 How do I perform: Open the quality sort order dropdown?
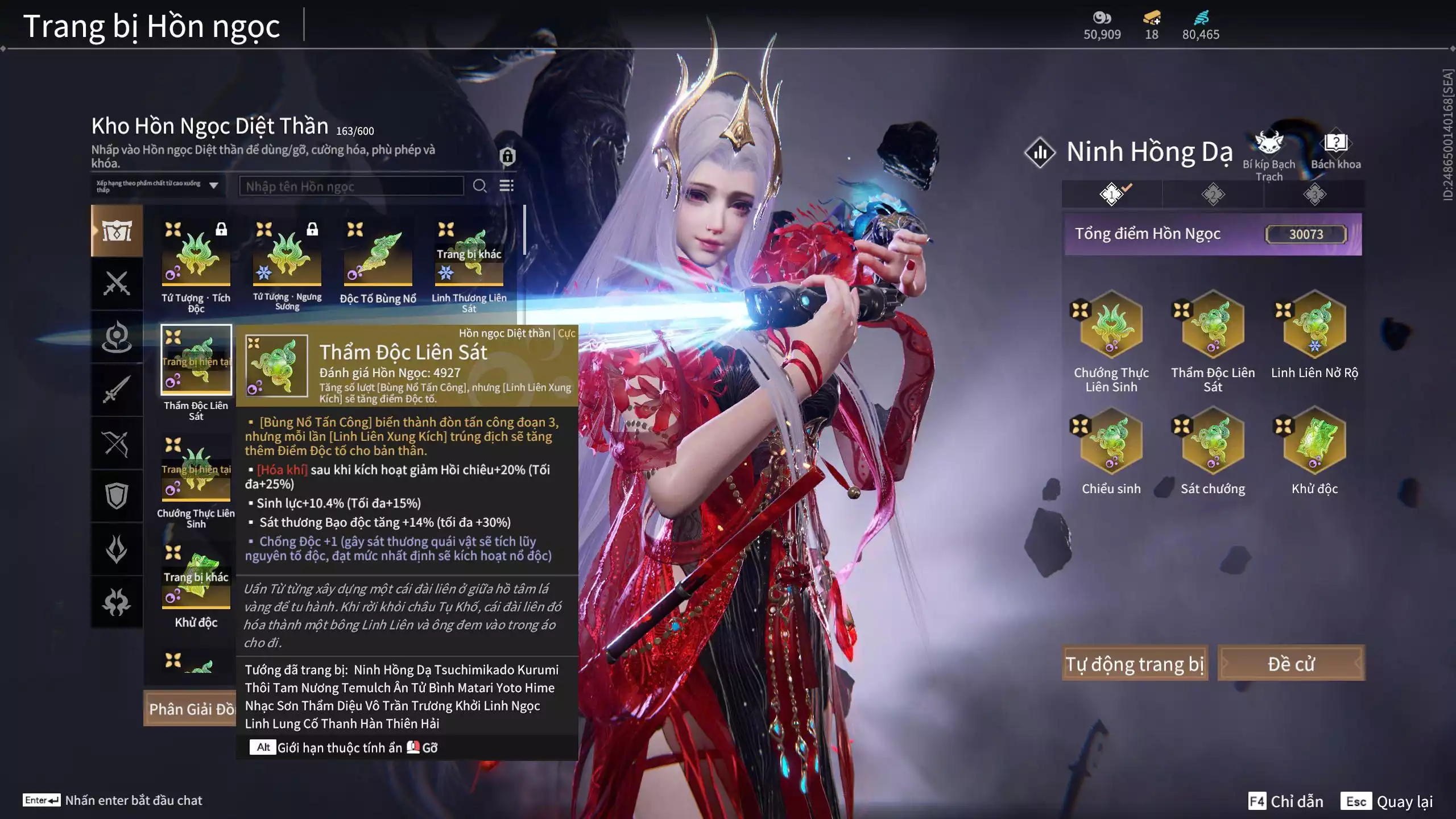[x=158, y=185]
